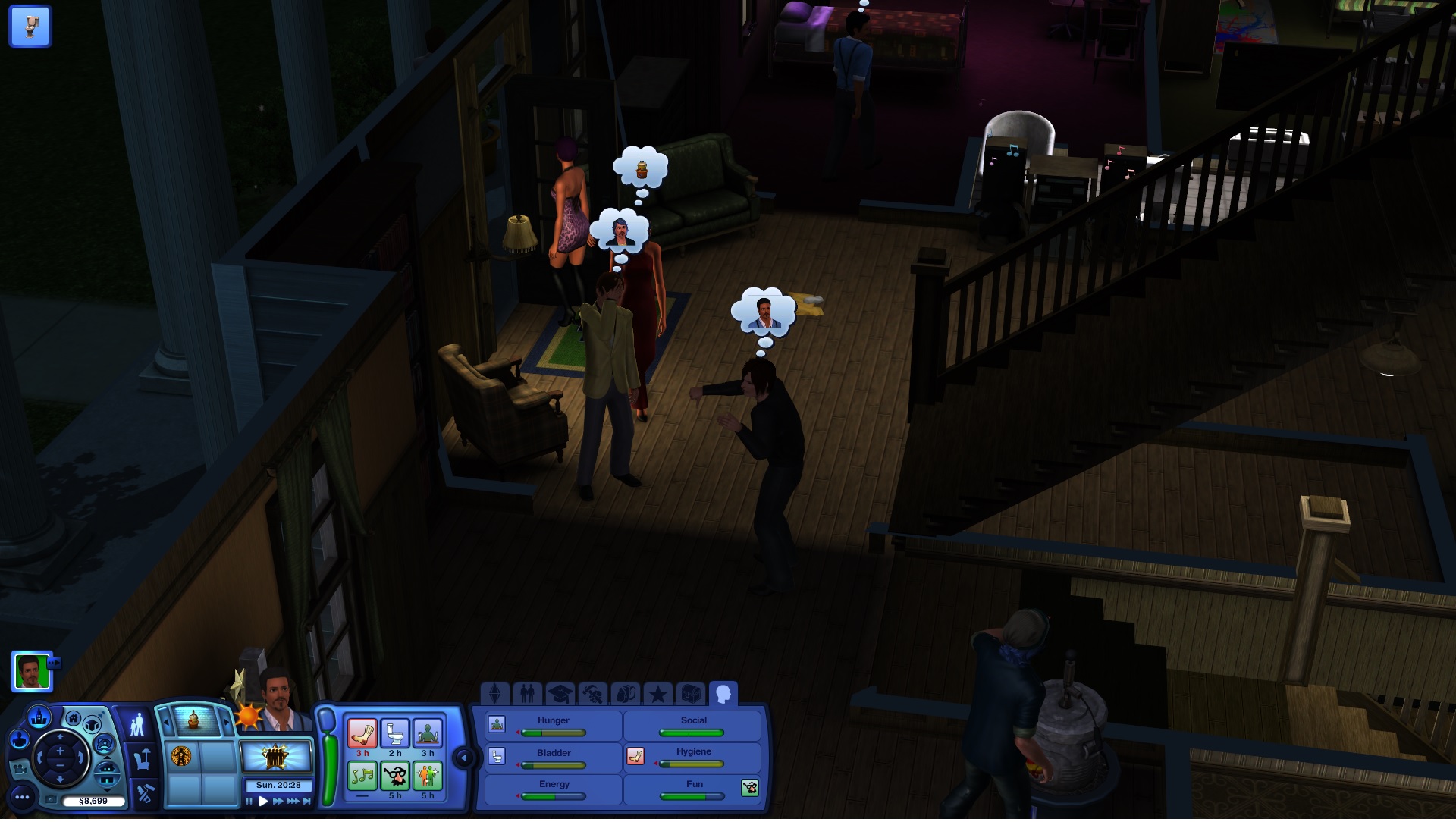This screenshot has width=1456, height=822.
Task: Open the Opportunities star icon
Action: click(658, 692)
